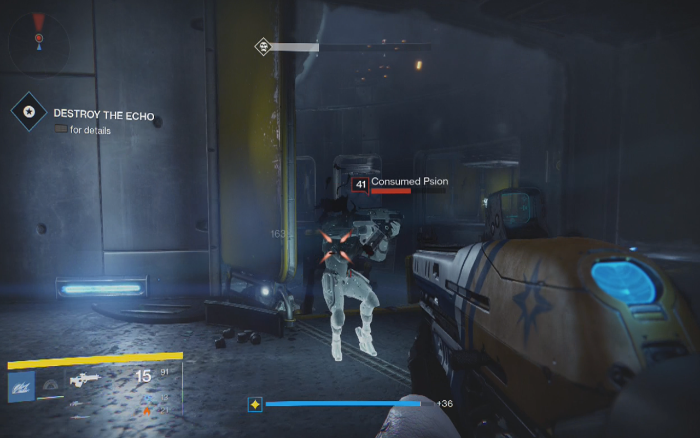This screenshot has height=438, width=700.
Task: Select the blue special ammo icon
Action: coord(149,397)
